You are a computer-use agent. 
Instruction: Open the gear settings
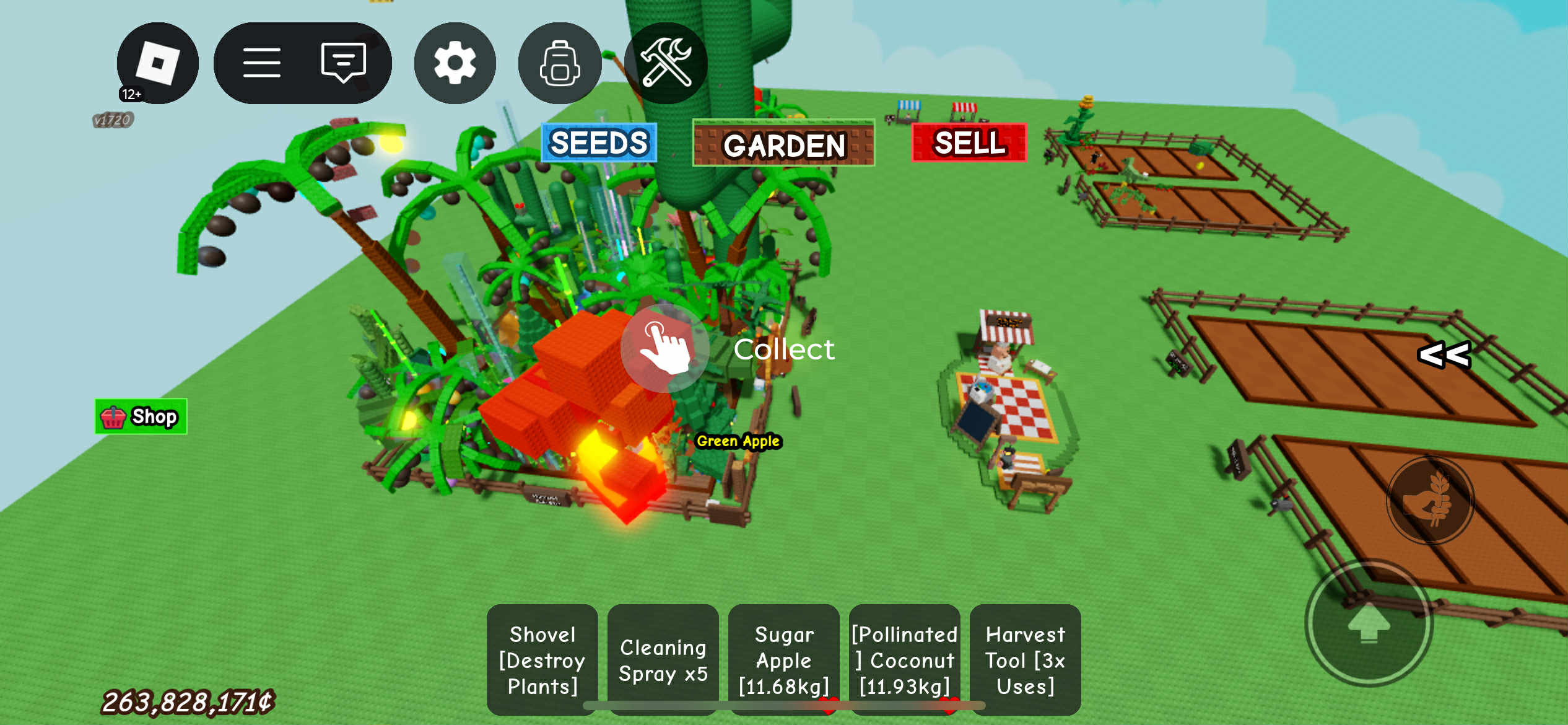click(x=455, y=63)
